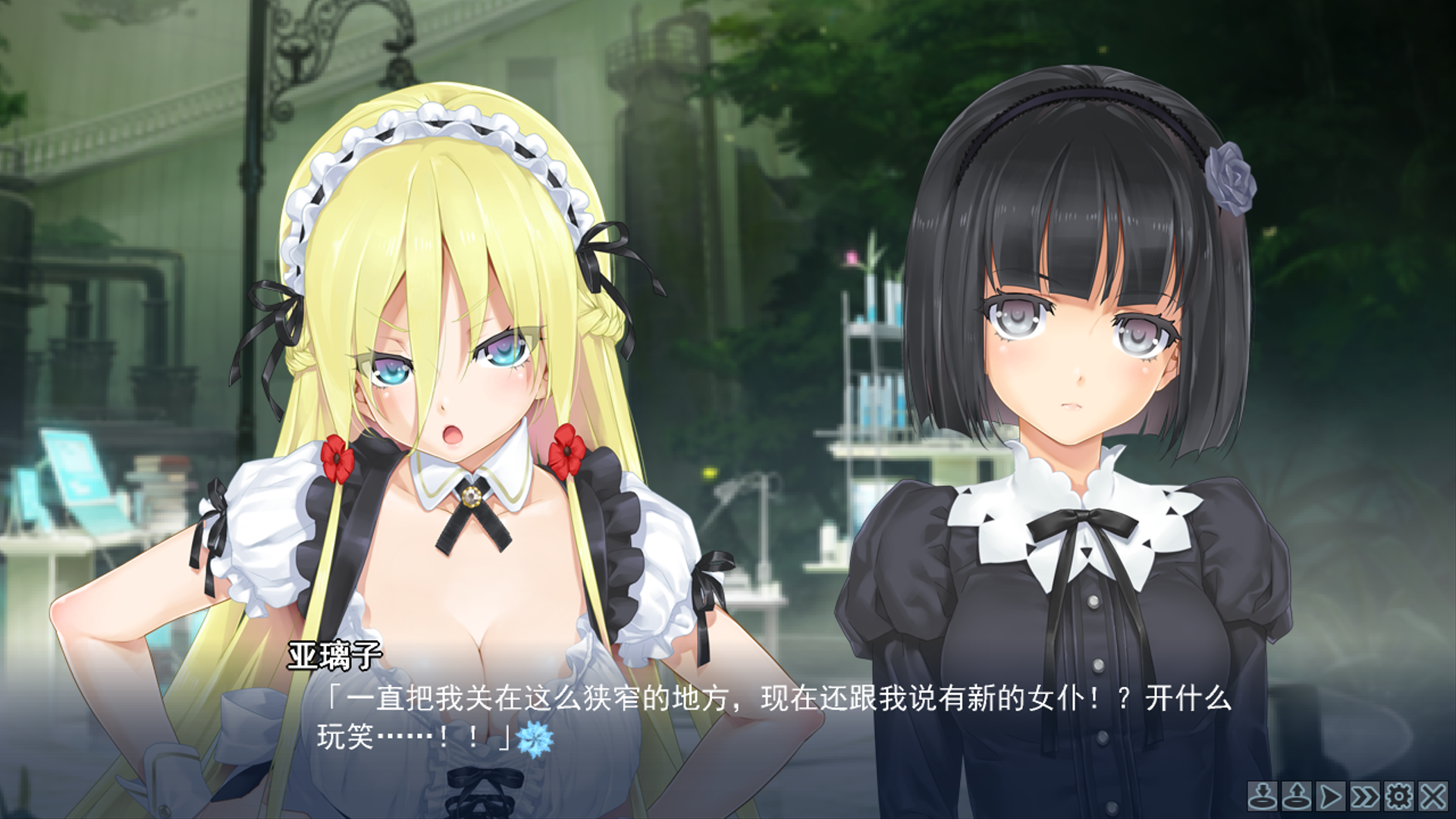The image size is (1456, 819).
Task: Quick save with the down-arrow disc icon
Action: (x=1263, y=796)
